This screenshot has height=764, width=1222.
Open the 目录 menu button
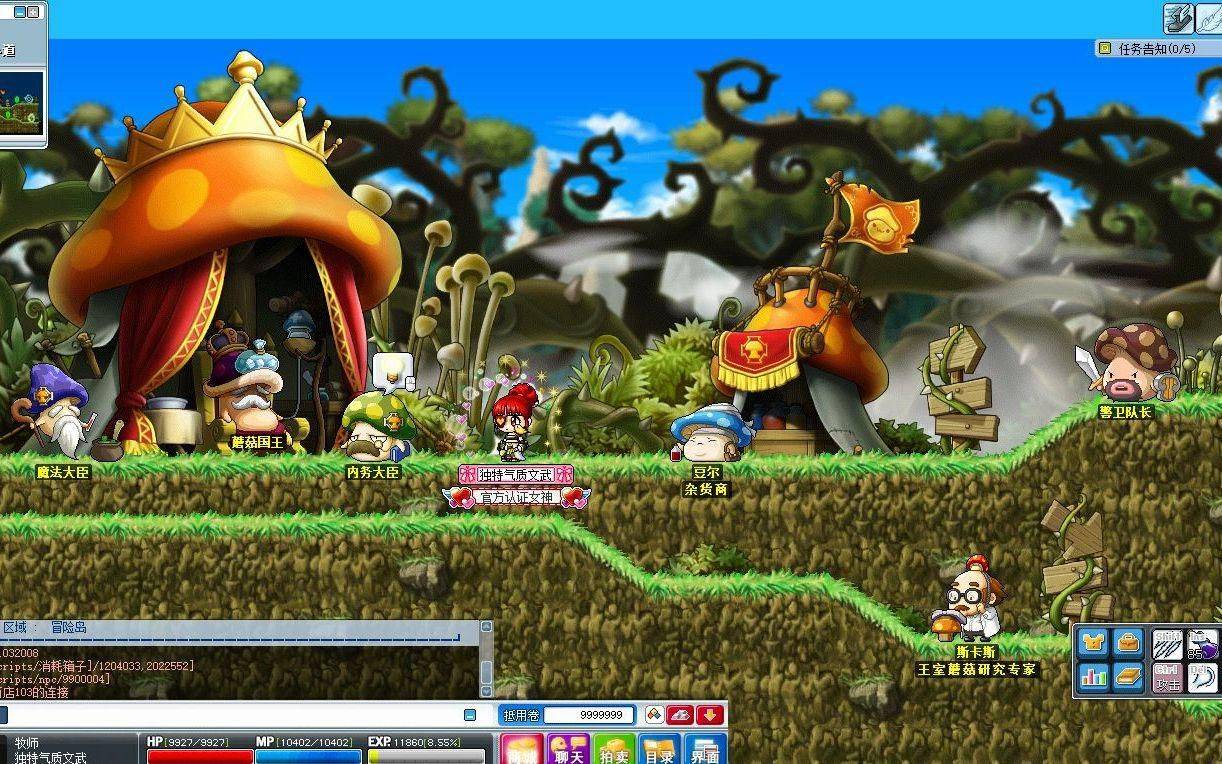659,751
